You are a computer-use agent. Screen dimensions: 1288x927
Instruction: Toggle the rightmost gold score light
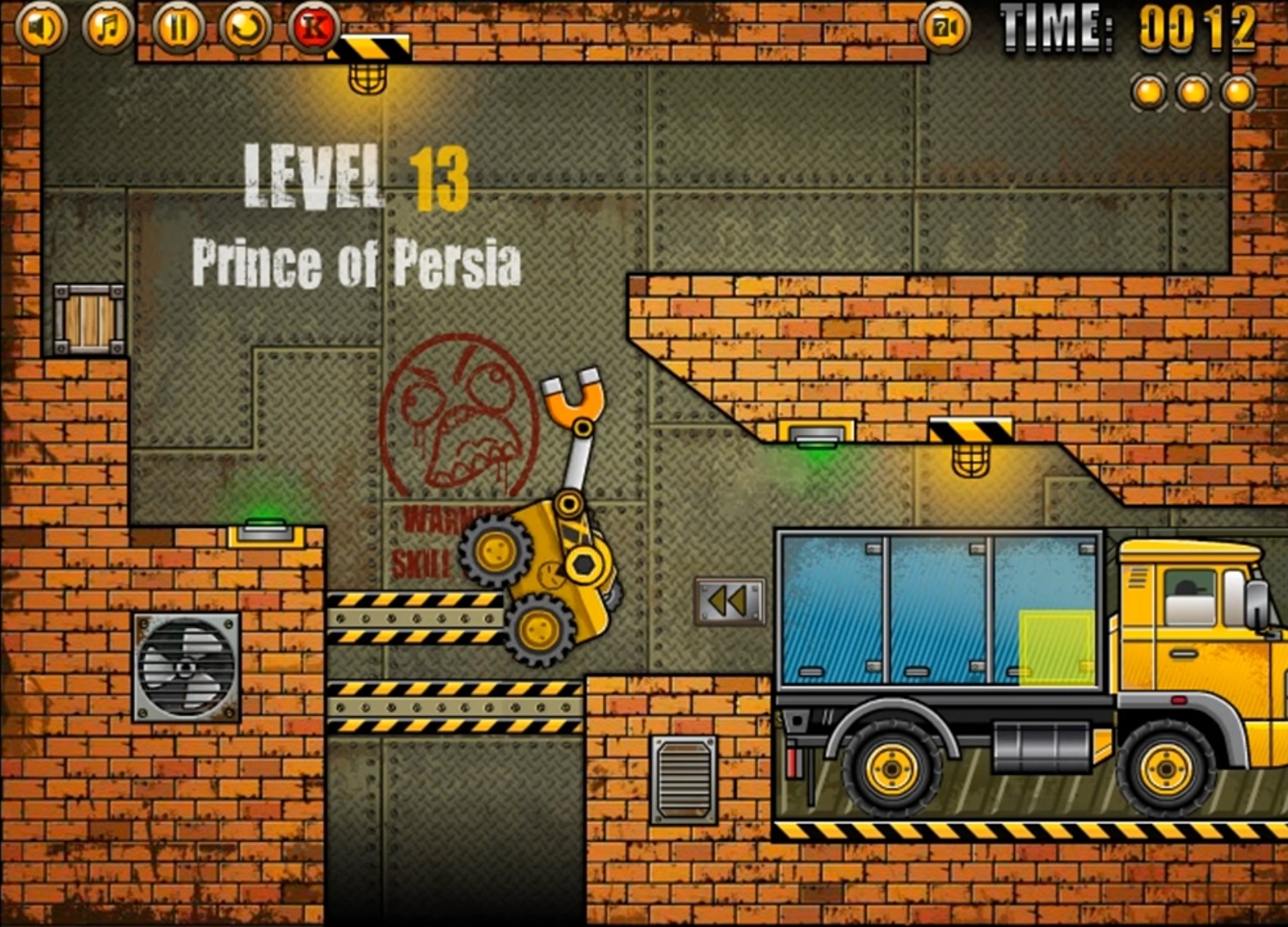[1236, 91]
